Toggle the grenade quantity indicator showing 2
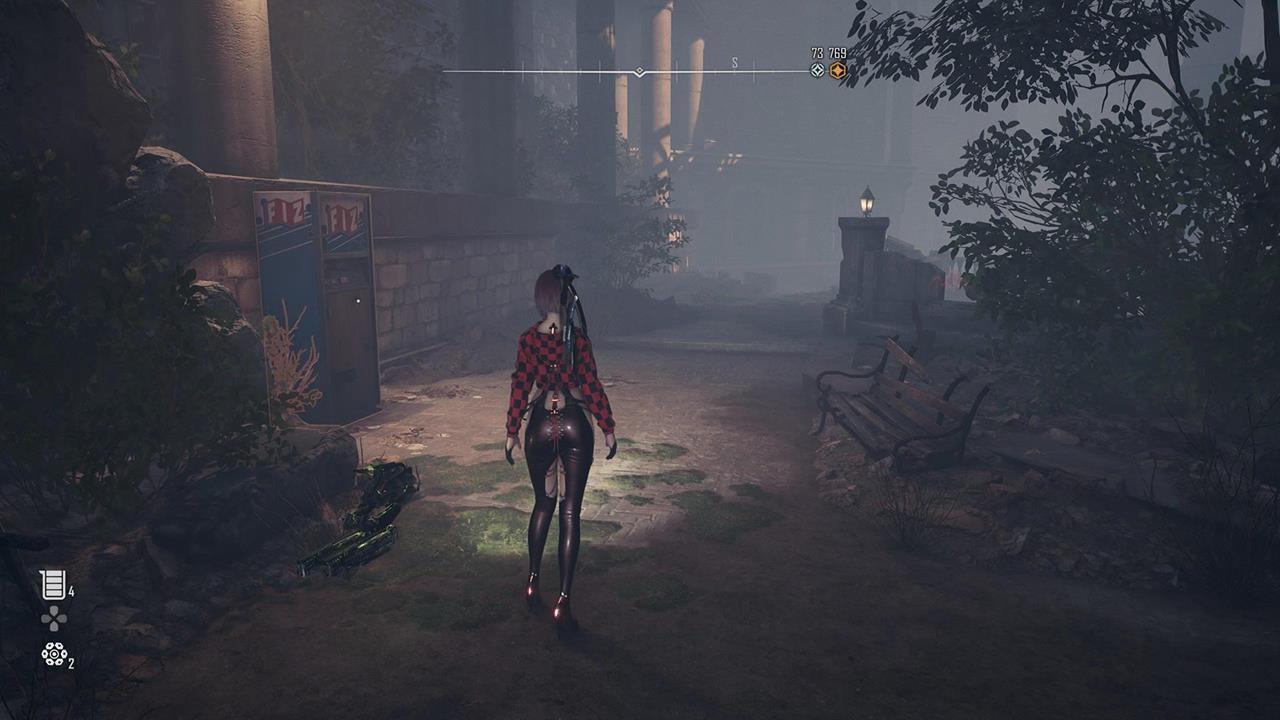Image resolution: width=1280 pixels, height=720 pixels. [71, 663]
